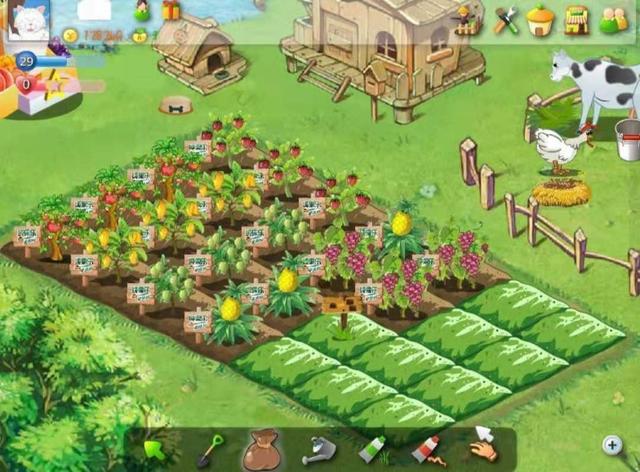This screenshot has width=640, height=472.
Task: Click the small green-clothed figure icon
Action: pyautogui.click(x=142, y=11)
